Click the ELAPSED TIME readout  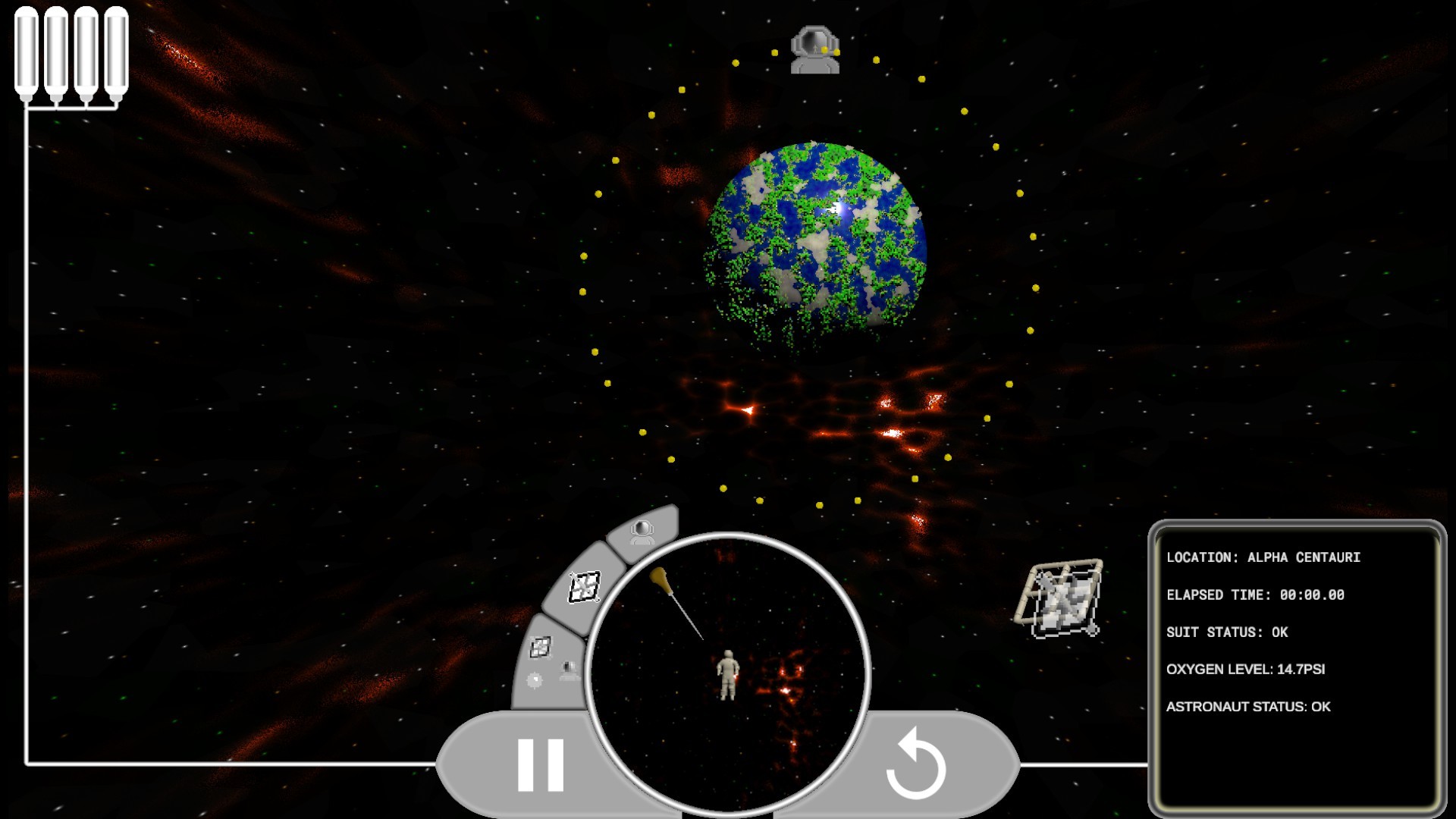[1255, 596]
